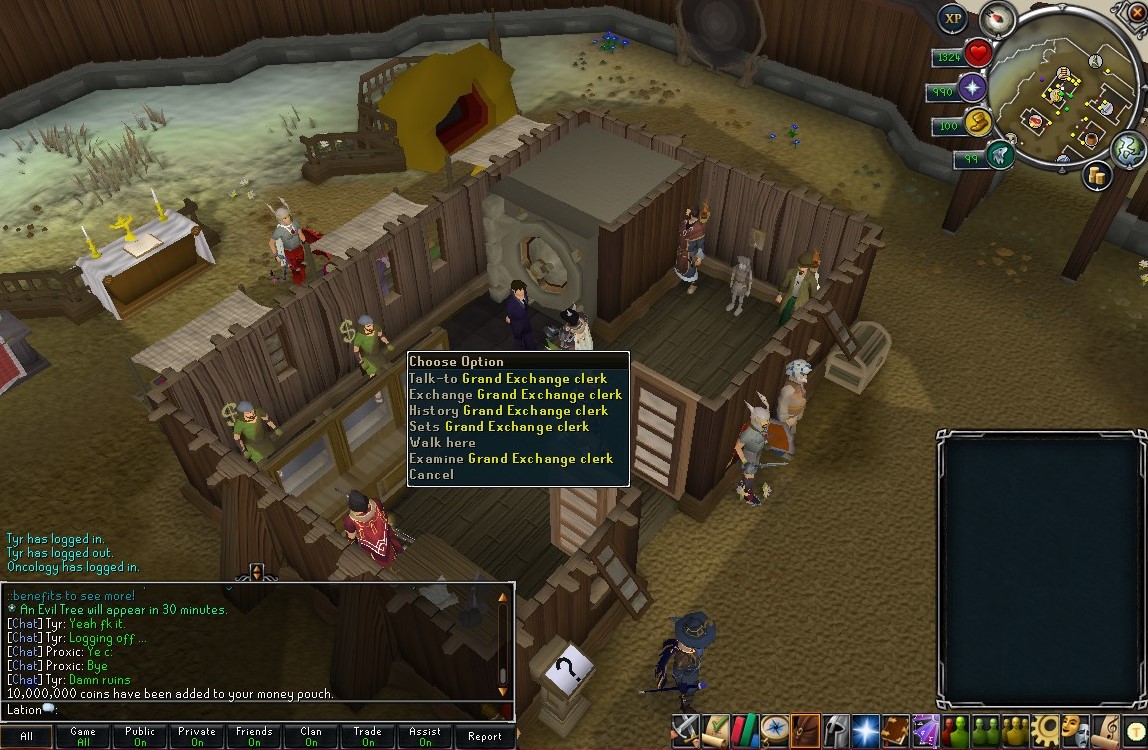Switch to the Trade chat tab
Viewport: 1148px width, 750px height.
pos(368,737)
